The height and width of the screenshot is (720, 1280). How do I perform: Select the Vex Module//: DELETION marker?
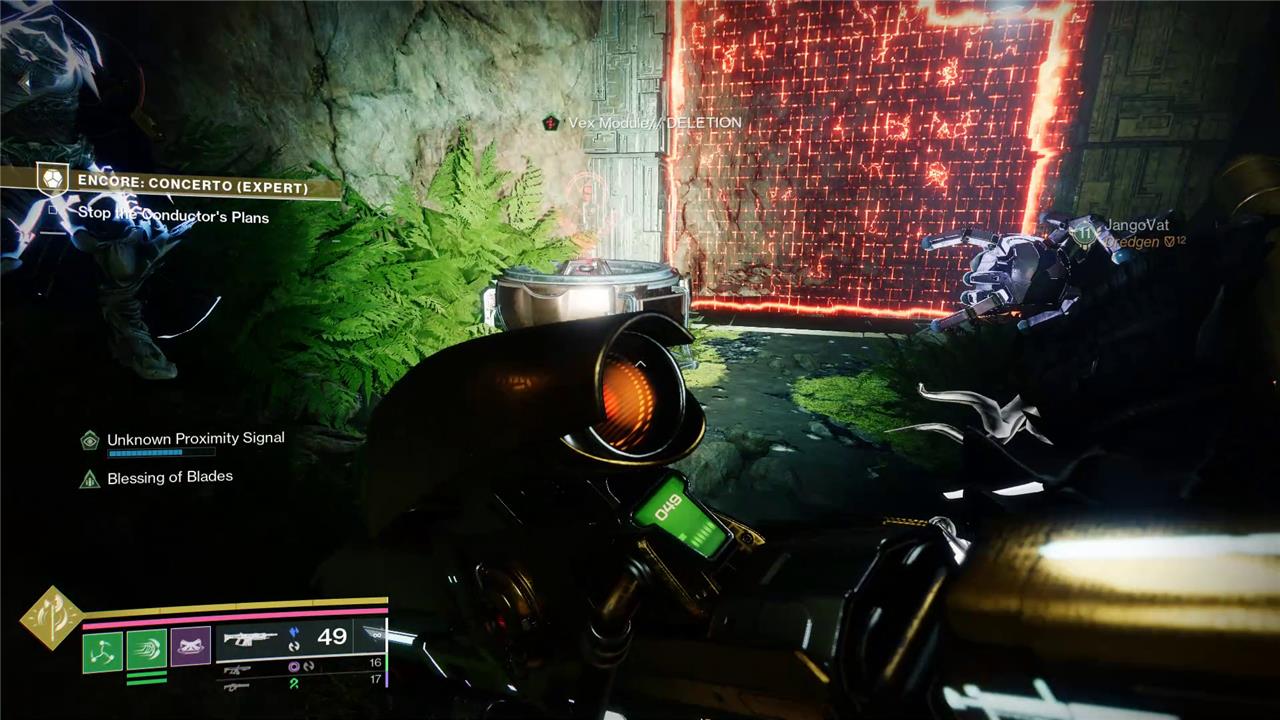(654, 122)
